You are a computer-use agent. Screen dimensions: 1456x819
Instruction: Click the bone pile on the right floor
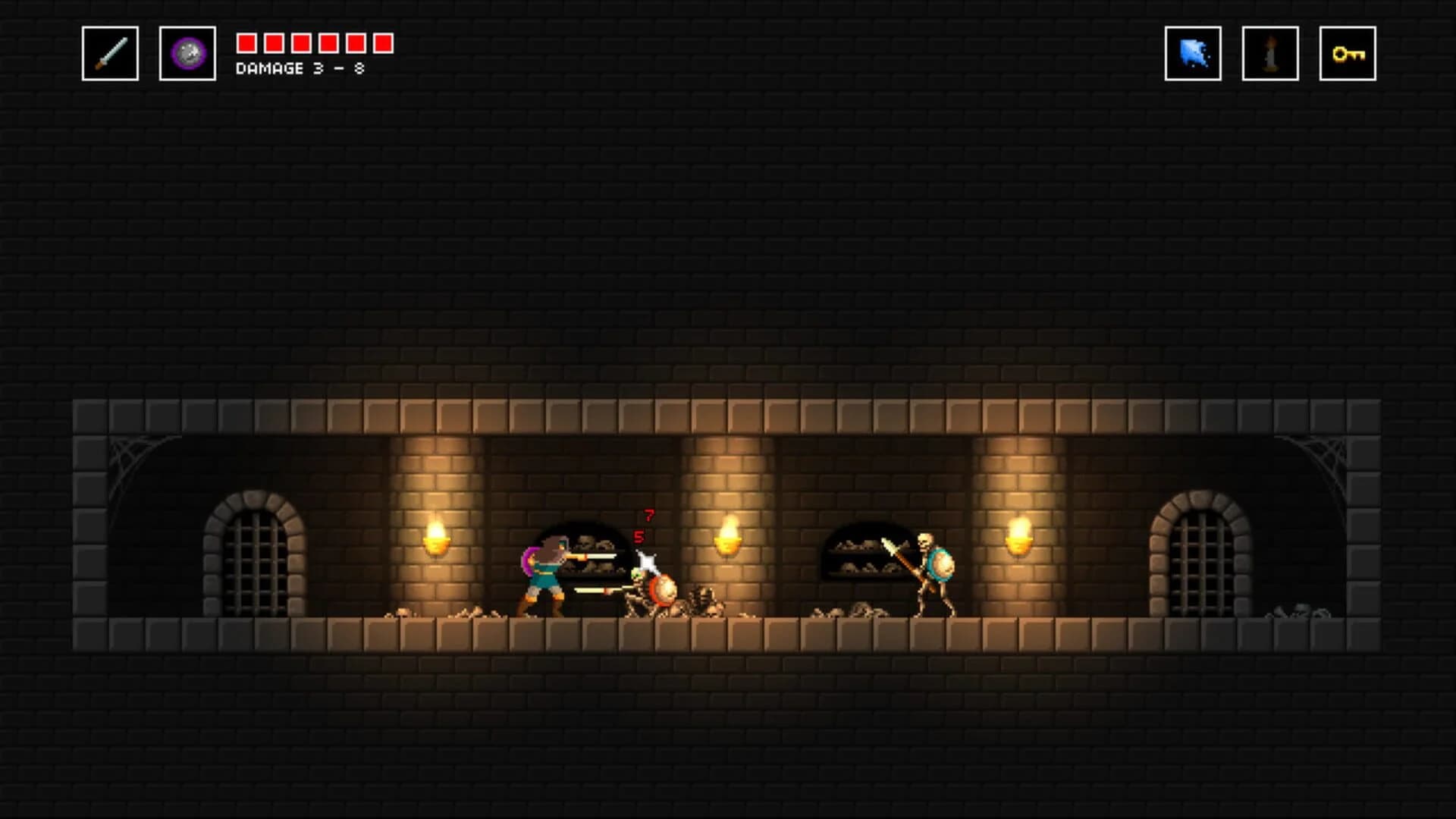point(849,610)
